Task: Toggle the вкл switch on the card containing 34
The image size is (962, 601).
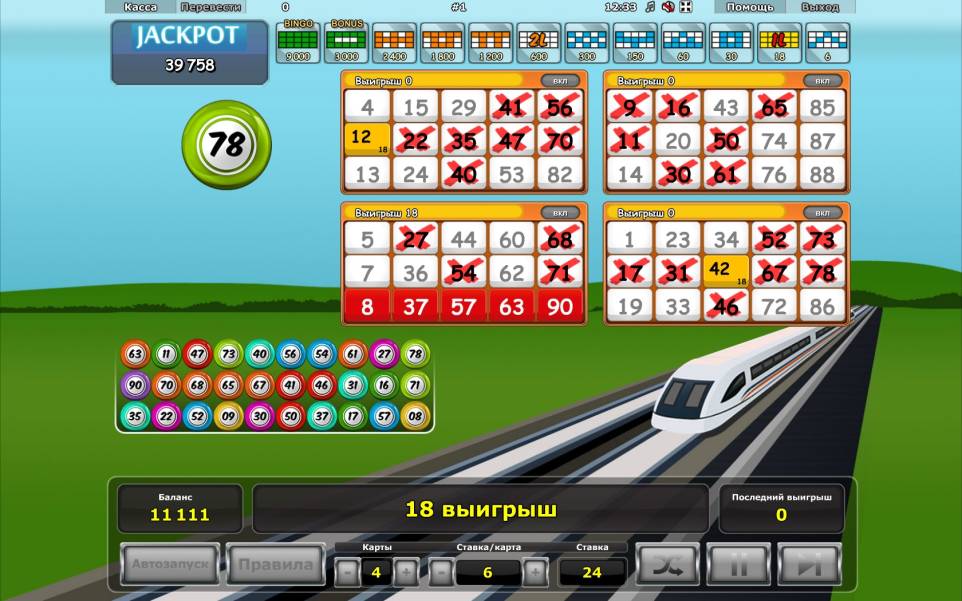Action: click(822, 212)
